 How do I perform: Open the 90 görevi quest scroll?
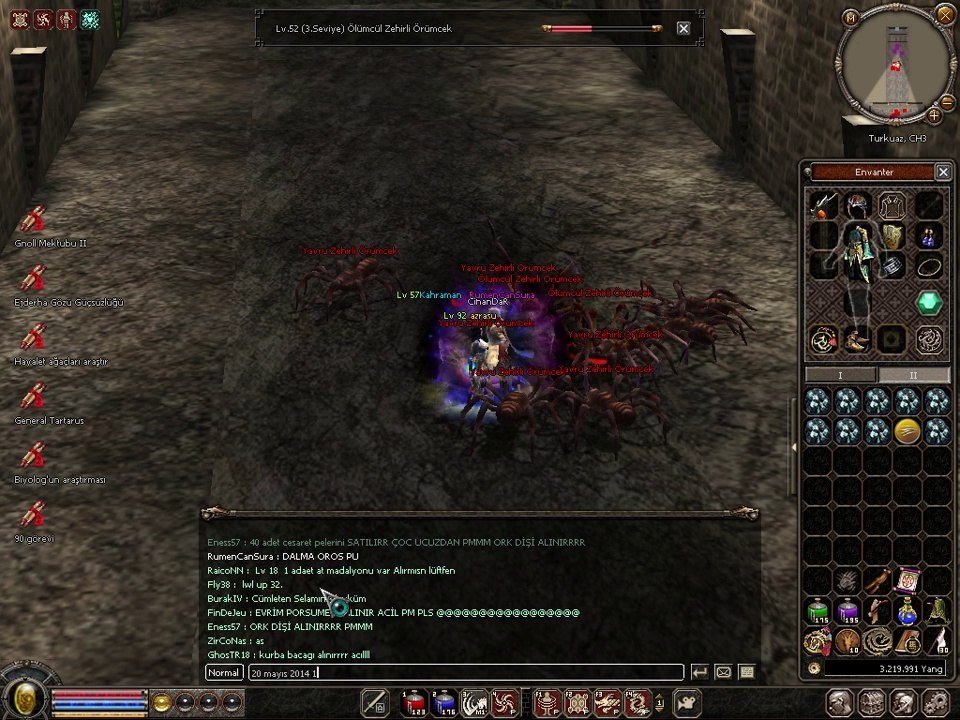[x=34, y=515]
